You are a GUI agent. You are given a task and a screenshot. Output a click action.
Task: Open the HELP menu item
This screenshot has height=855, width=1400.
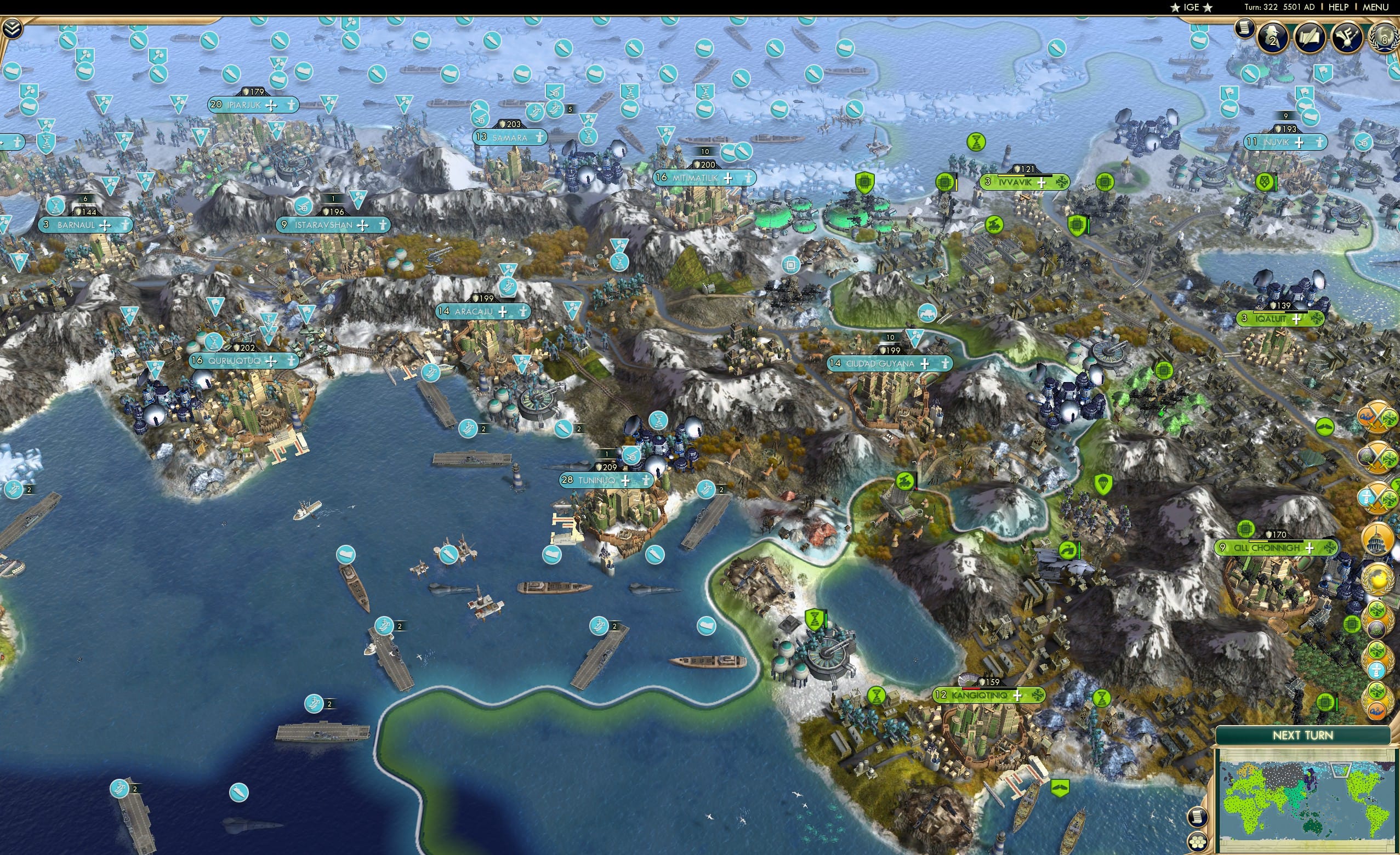click(x=1339, y=7)
